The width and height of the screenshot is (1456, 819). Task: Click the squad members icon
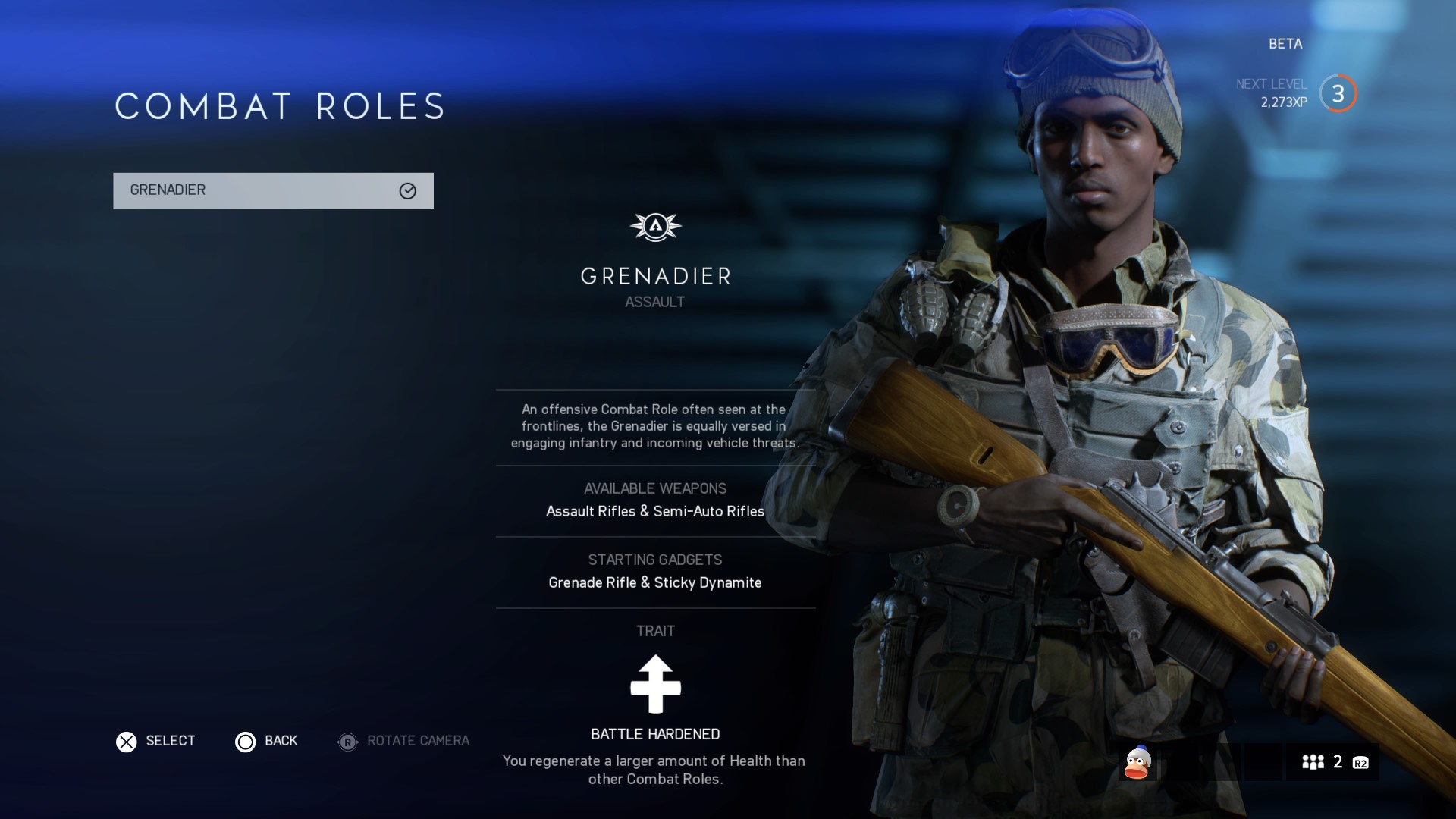point(1313,762)
